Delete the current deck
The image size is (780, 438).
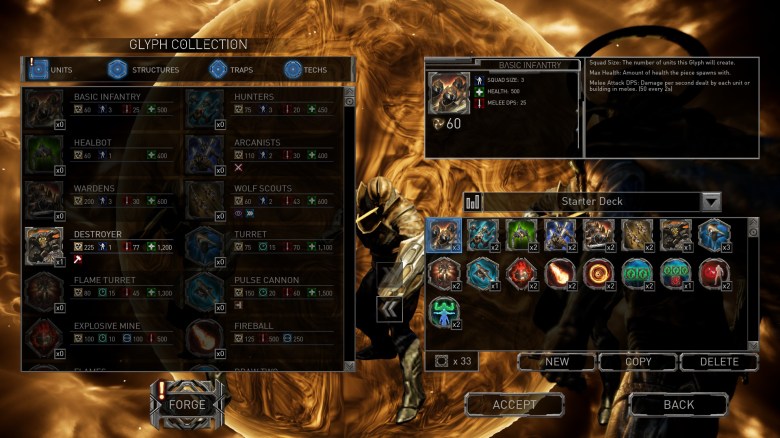[x=719, y=361]
